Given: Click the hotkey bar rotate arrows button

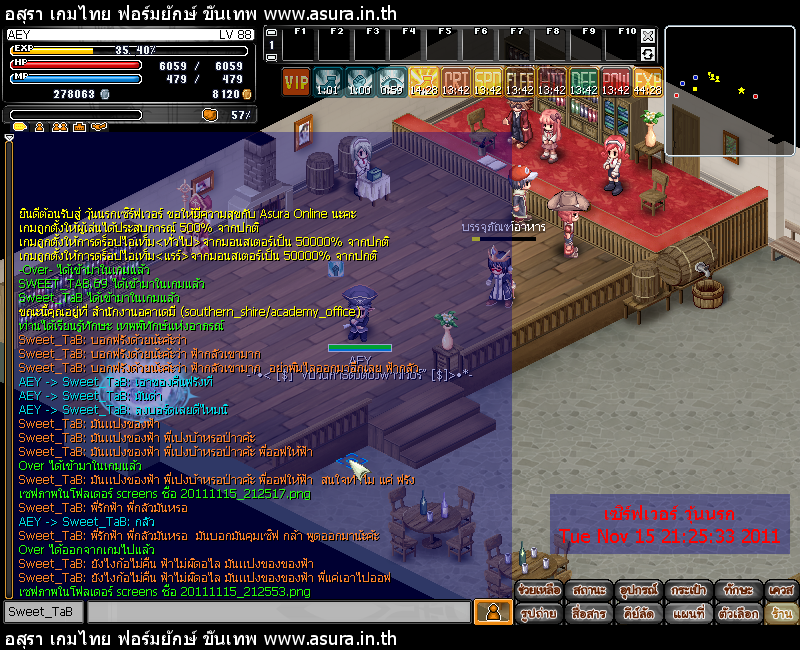Looking at the screenshot, I should tap(648, 52).
